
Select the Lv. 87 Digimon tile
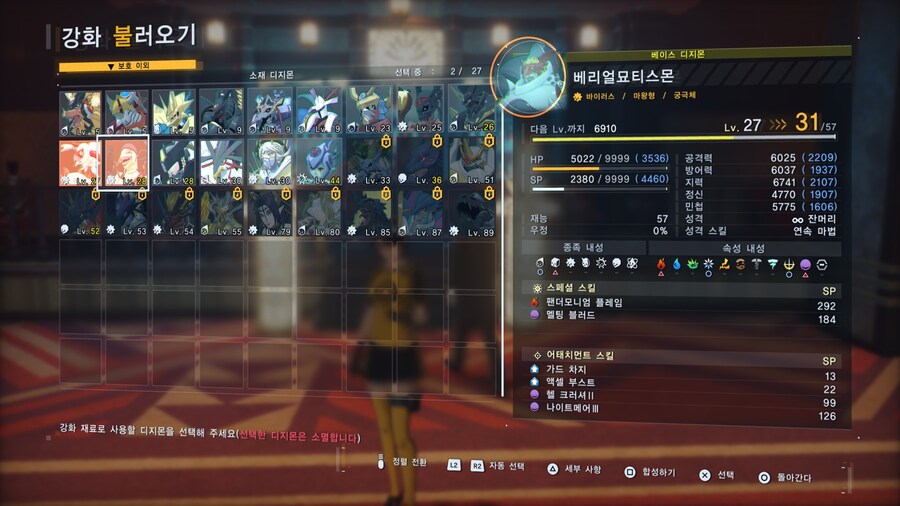tap(420, 212)
